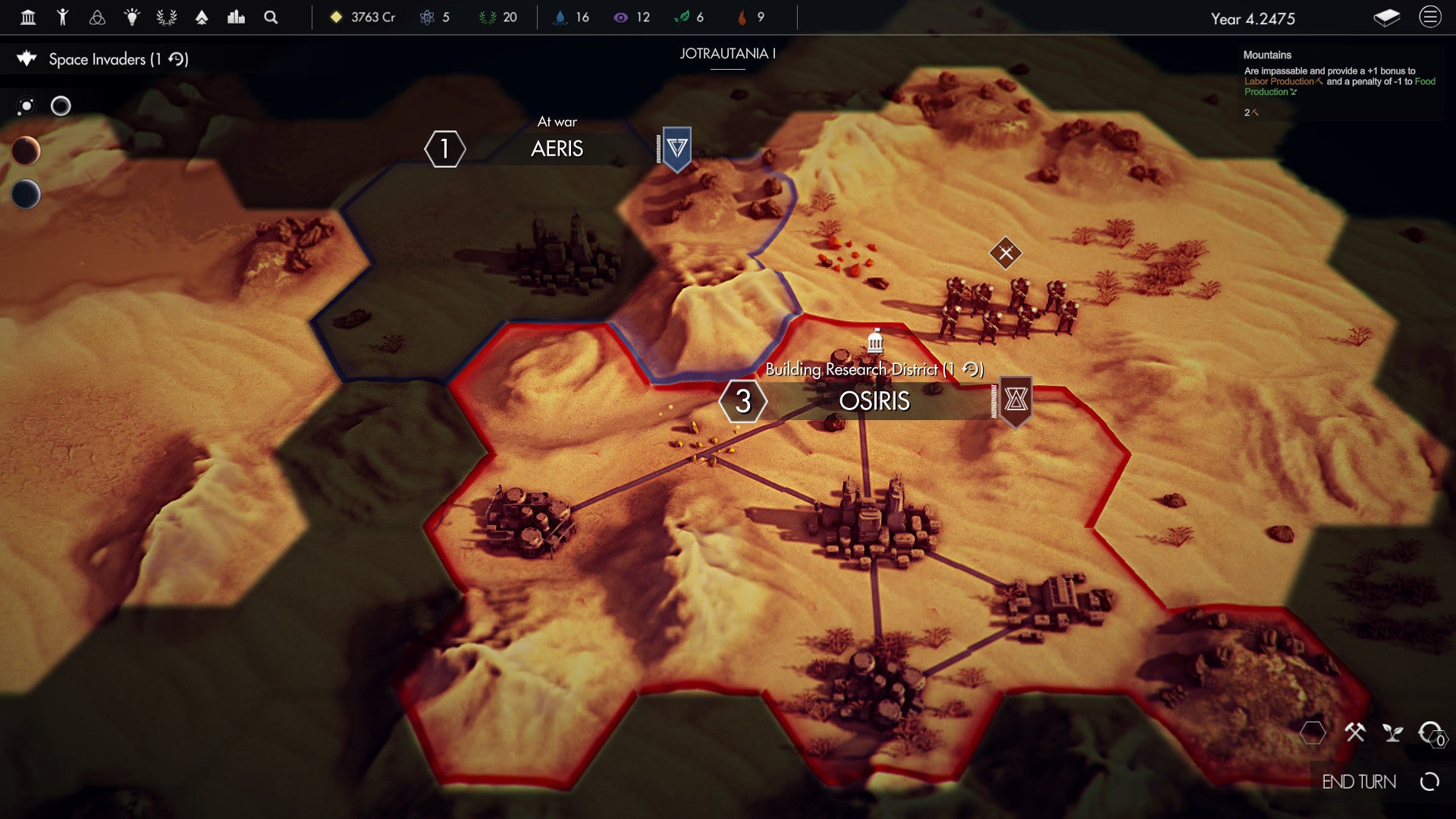Screen dimensions: 1456x819
Task: Open the map layers icon beside the menu
Action: [x=1385, y=19]
